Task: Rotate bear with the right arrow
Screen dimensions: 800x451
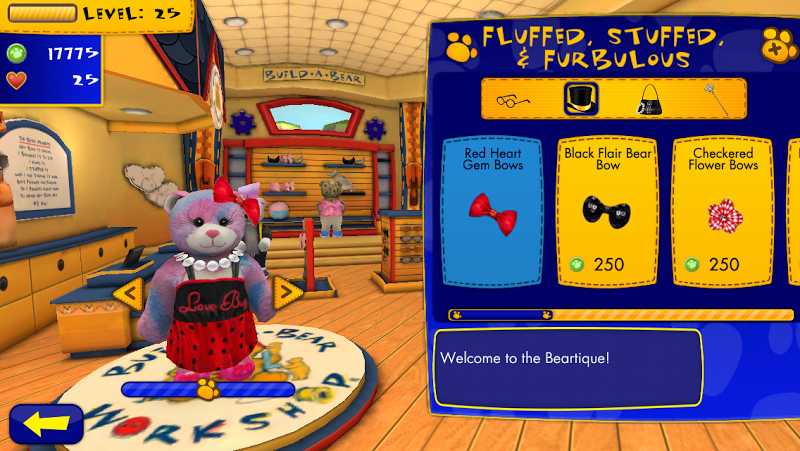Action: click(x=287, y=292)
